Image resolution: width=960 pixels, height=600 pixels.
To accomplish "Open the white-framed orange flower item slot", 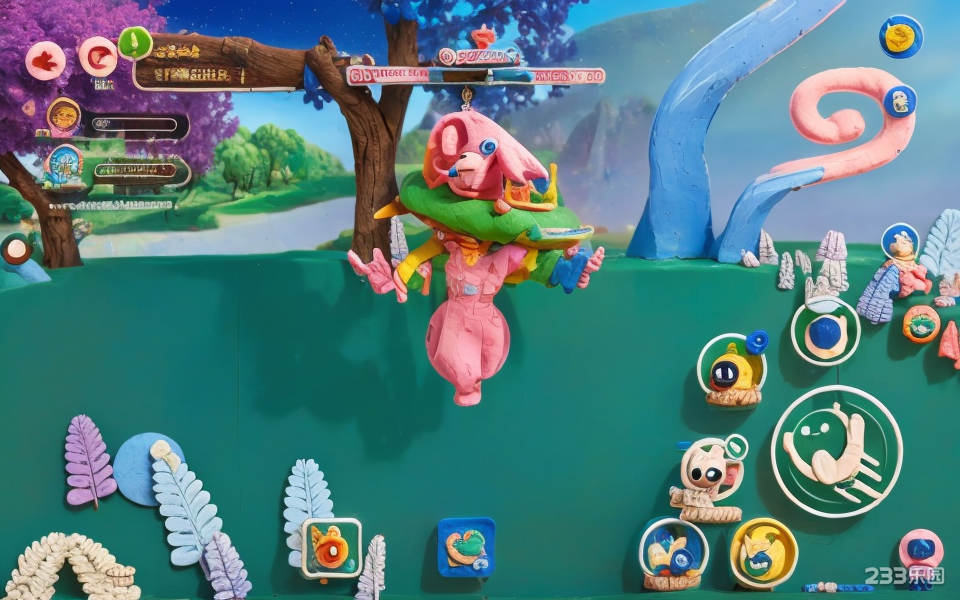I will pos(331,548).
